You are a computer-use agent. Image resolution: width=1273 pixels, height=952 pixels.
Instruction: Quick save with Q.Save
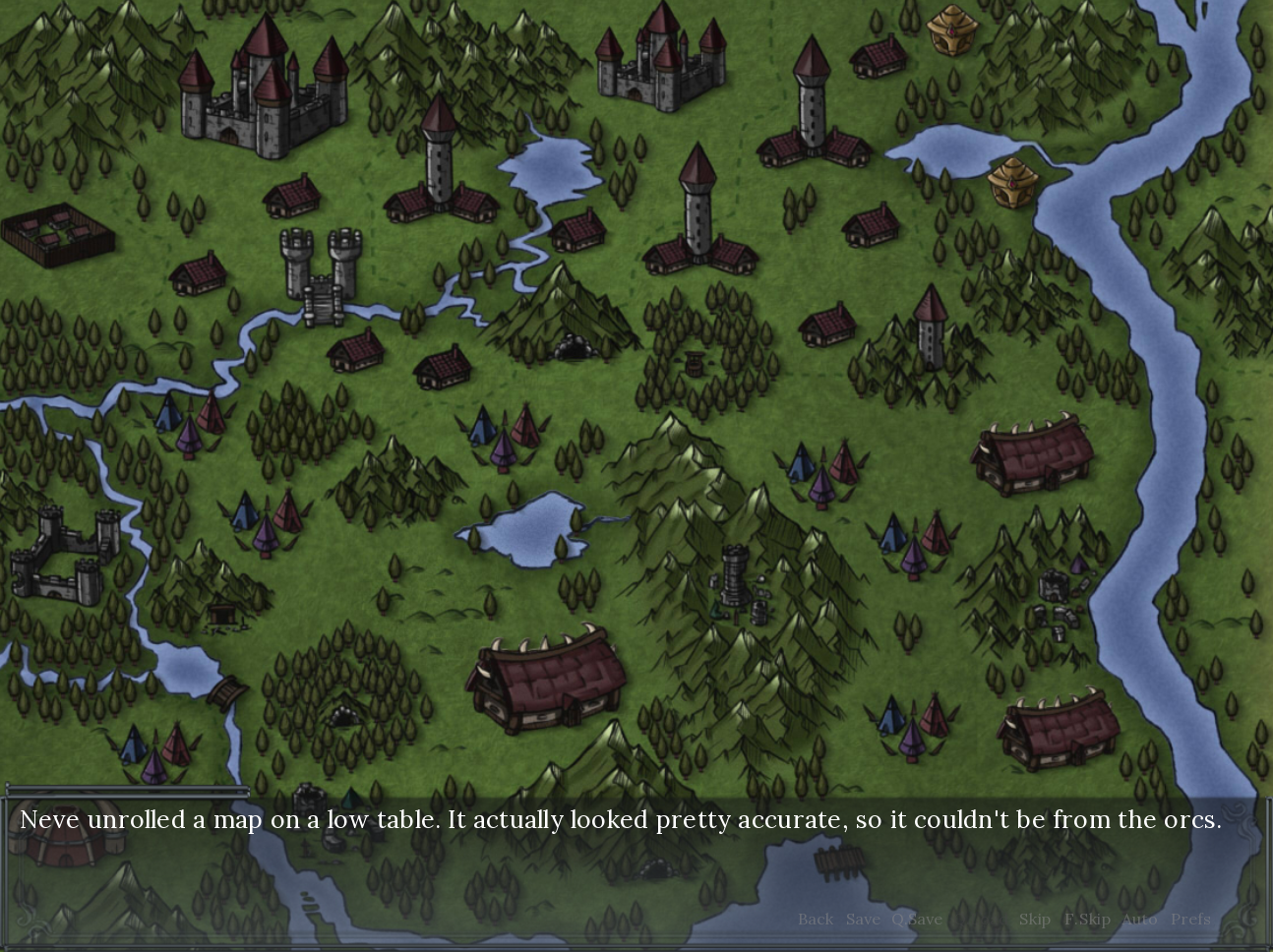tap(917, 920)
